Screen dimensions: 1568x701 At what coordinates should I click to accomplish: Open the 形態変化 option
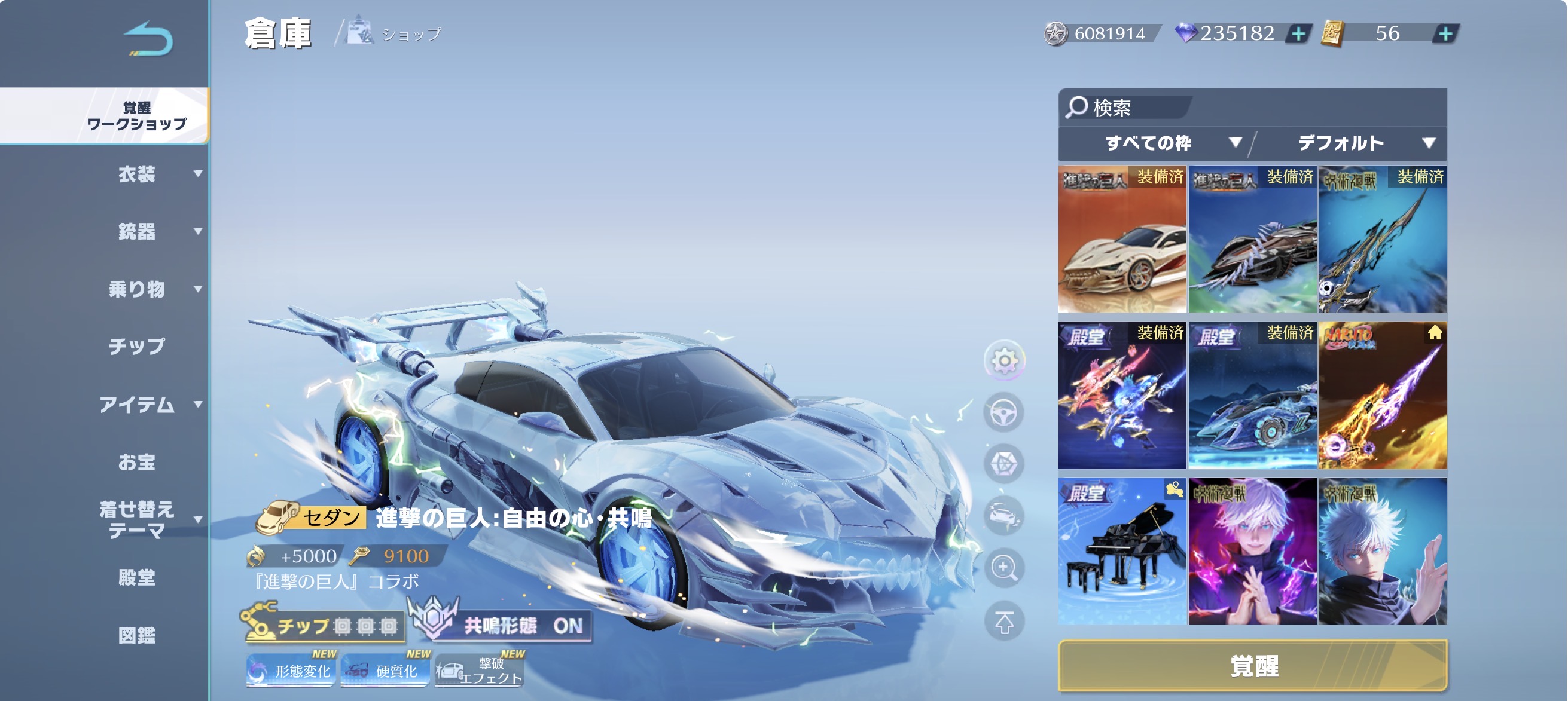coord(291,671)
